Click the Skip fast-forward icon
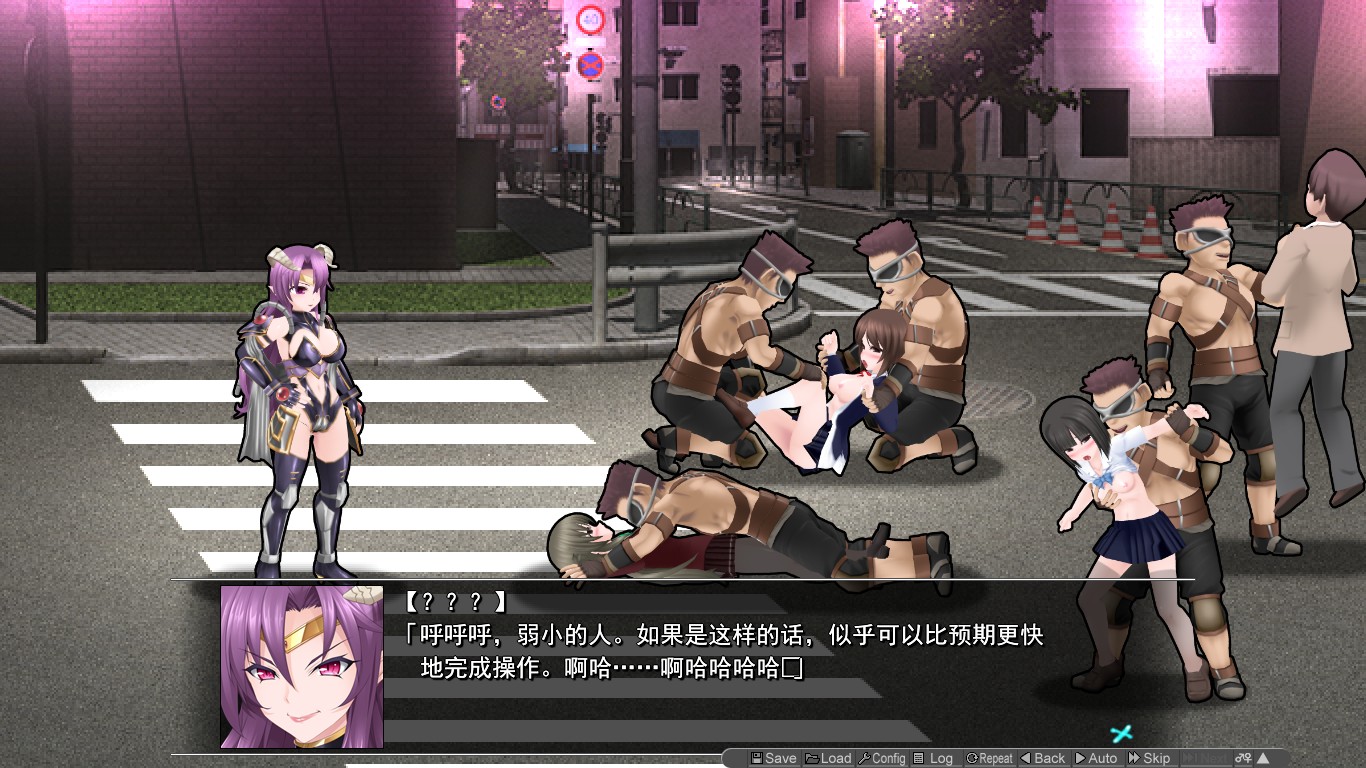 pos(1132,757)
